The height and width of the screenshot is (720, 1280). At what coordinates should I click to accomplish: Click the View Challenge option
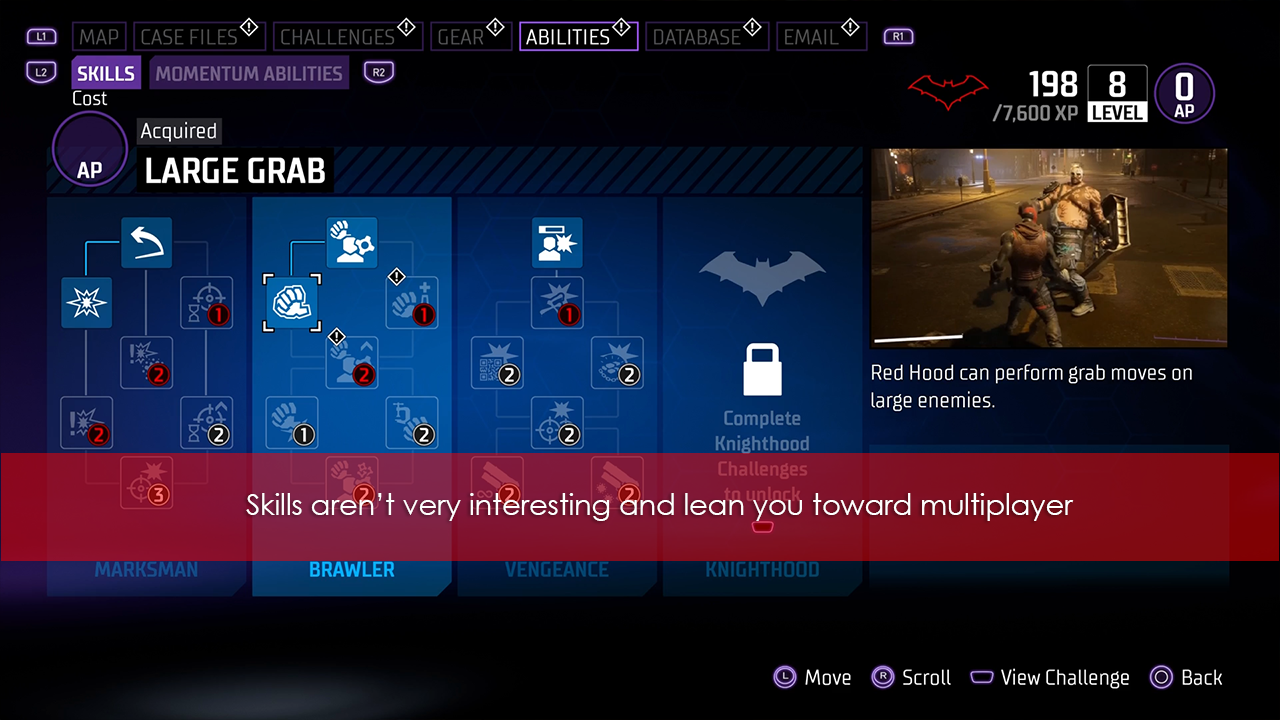coord(1050,677)
